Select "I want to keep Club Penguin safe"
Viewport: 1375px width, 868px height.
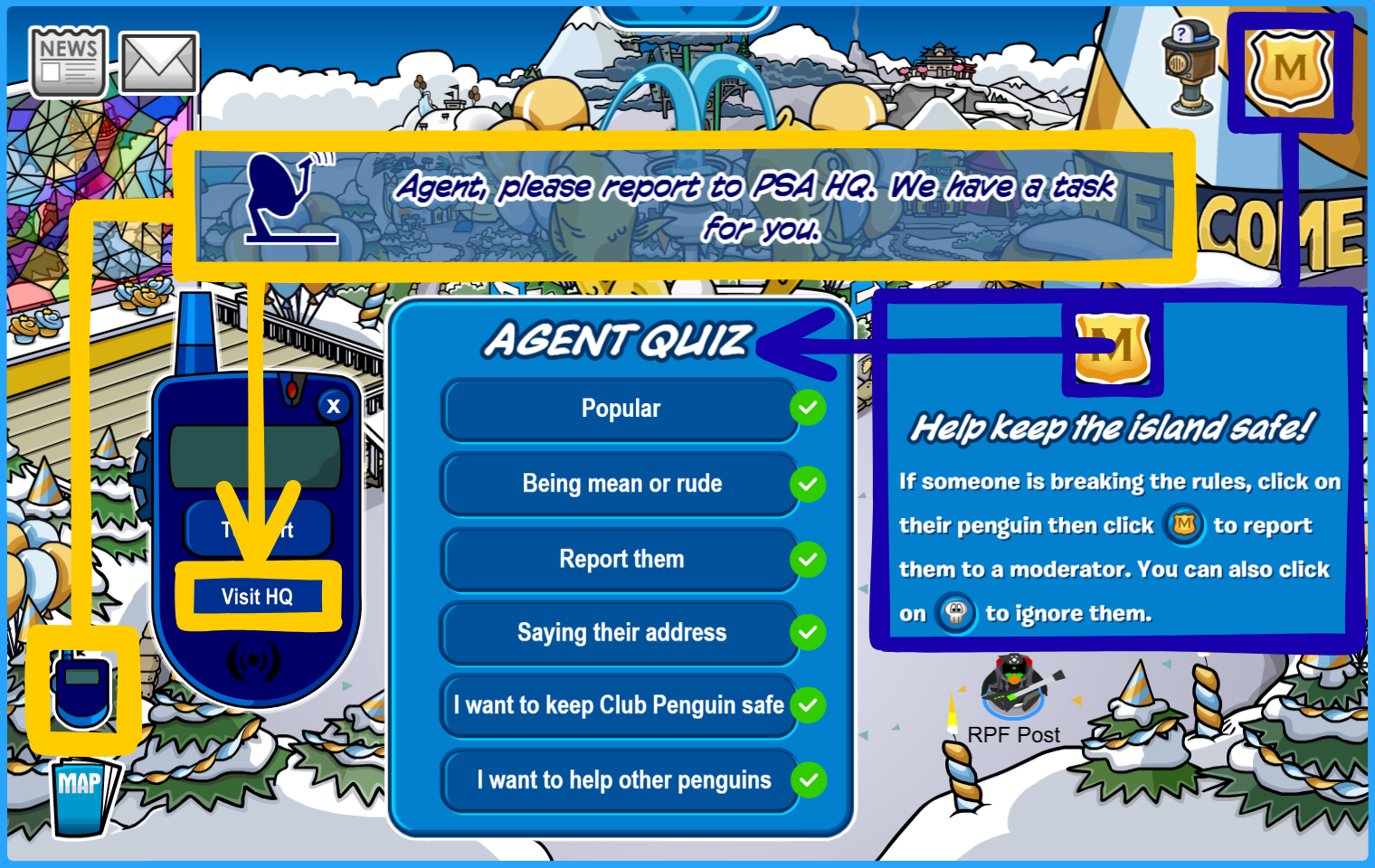coord(619,705)
